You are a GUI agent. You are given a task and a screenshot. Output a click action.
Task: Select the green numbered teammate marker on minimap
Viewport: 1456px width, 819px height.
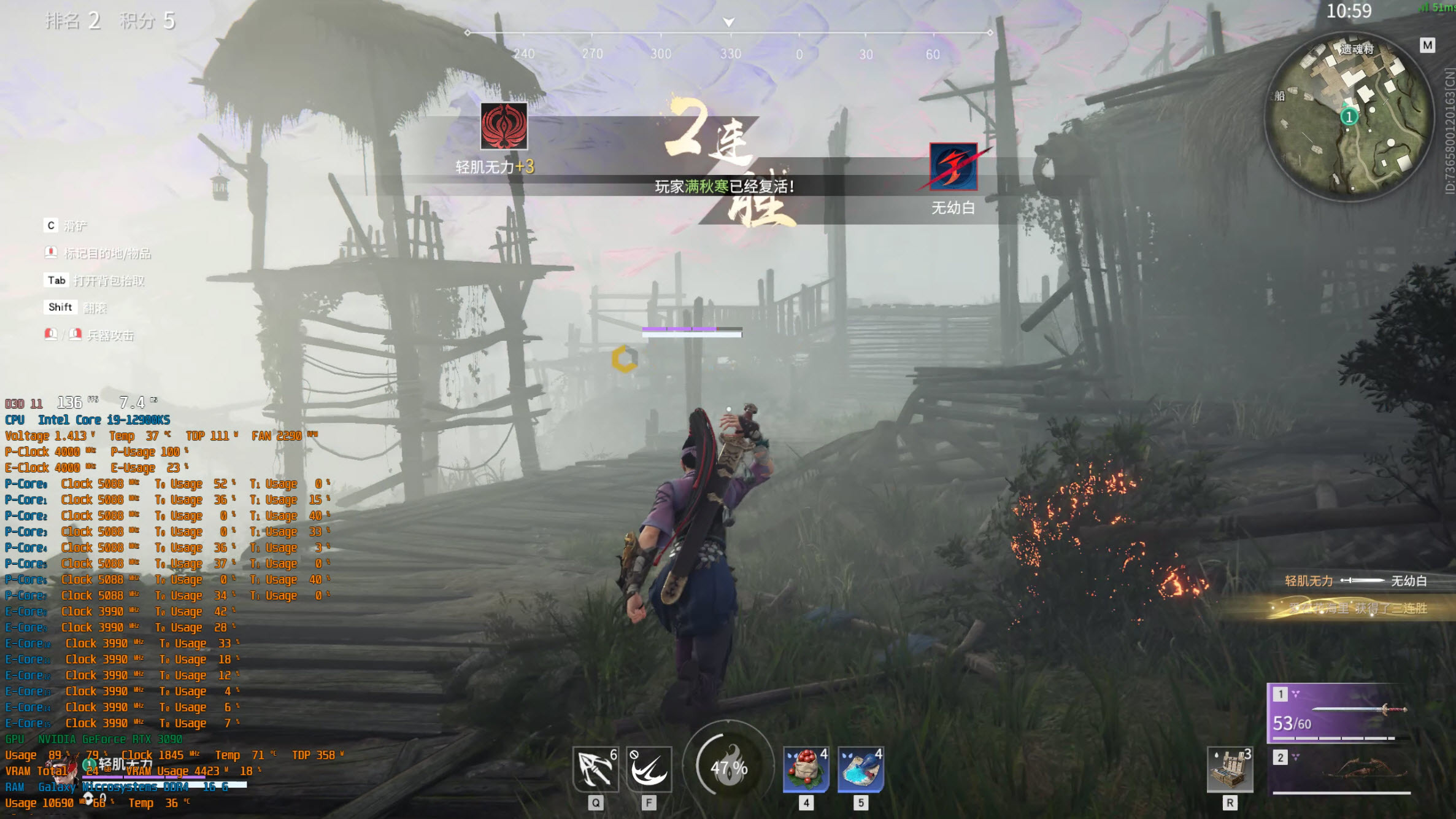pyautogui.click(x=1349, y=117)
